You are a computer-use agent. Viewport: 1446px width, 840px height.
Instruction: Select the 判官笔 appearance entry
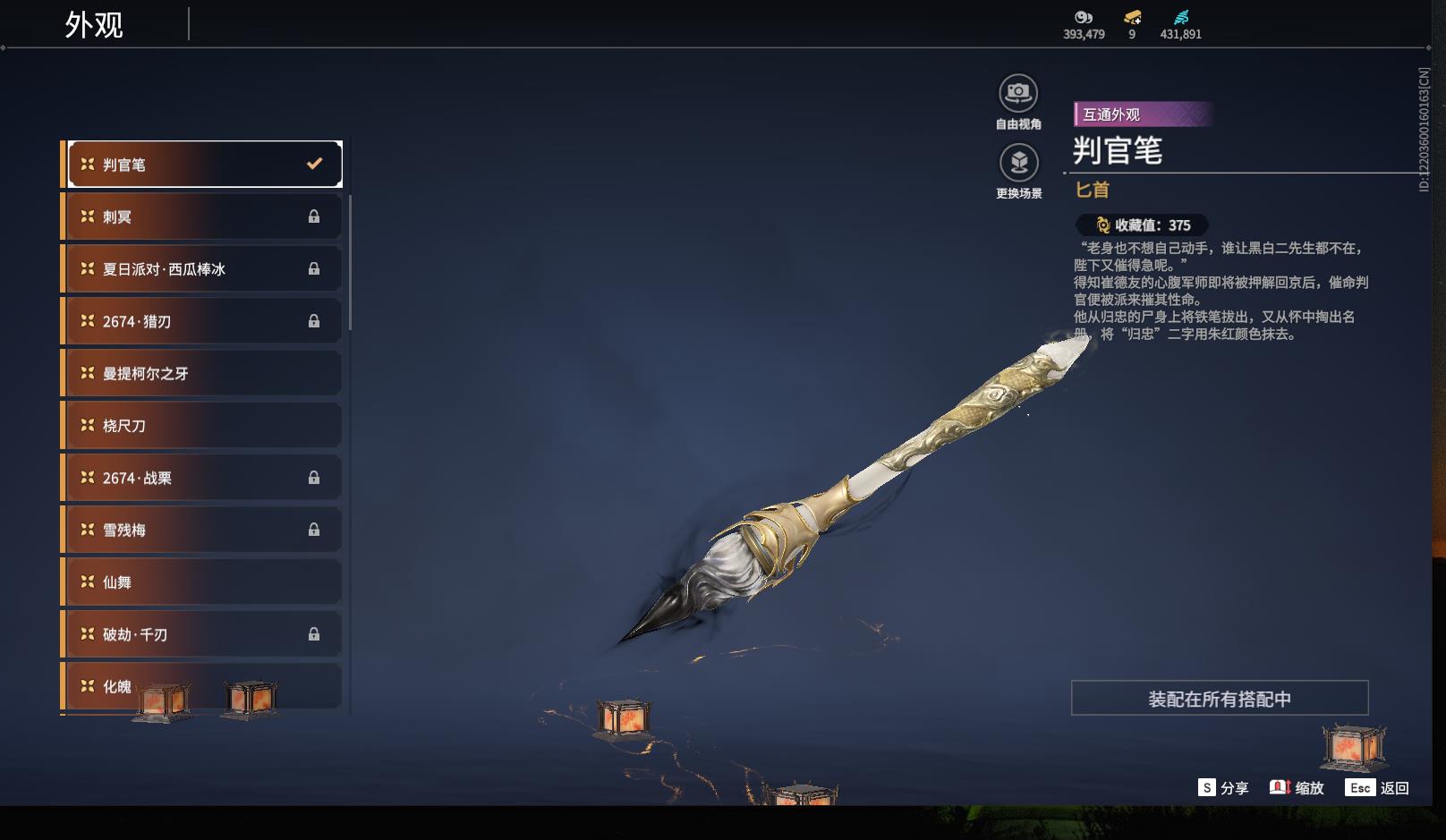[204, 165]
